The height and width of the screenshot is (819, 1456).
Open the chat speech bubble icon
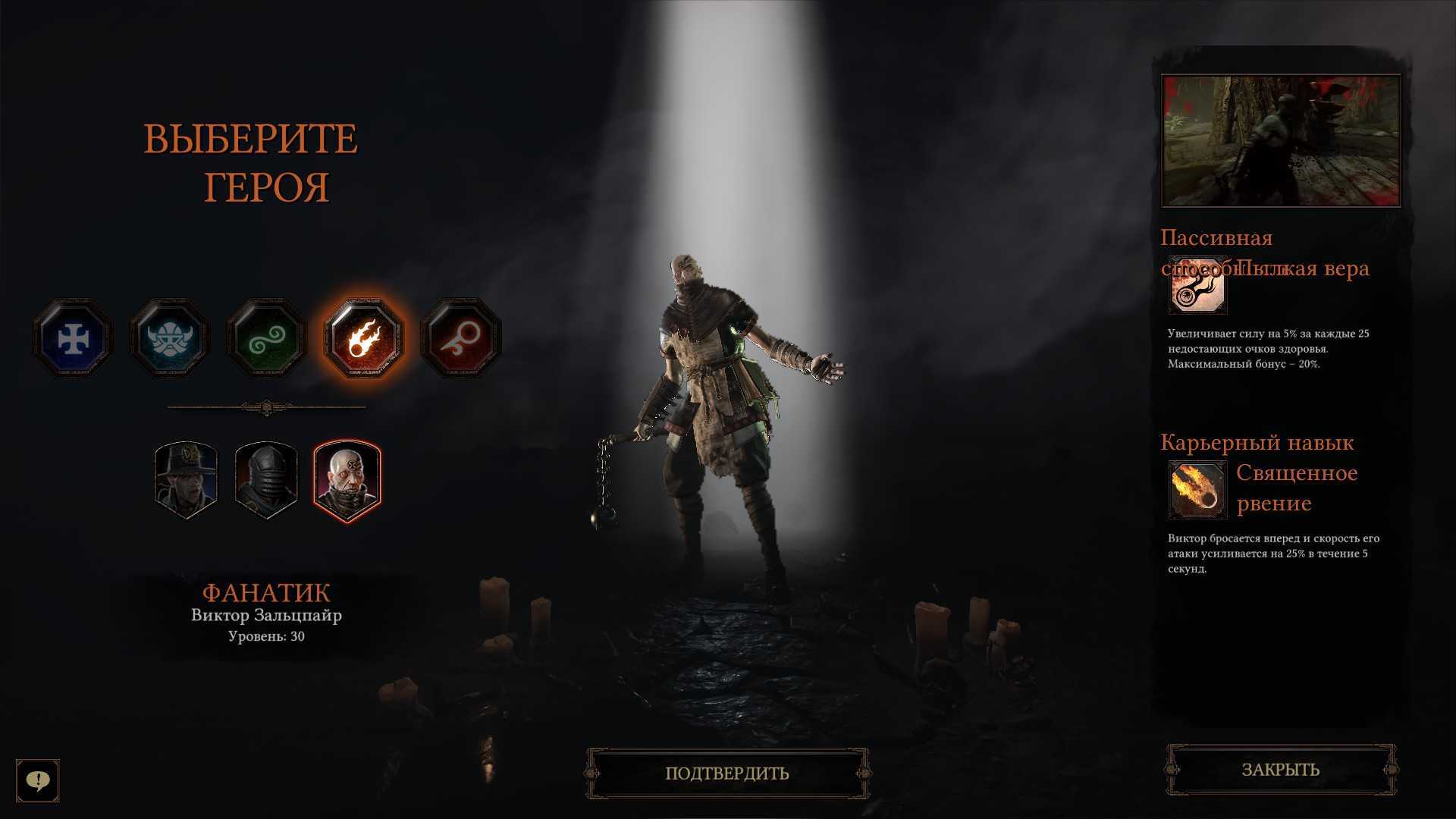click(38, 780)
